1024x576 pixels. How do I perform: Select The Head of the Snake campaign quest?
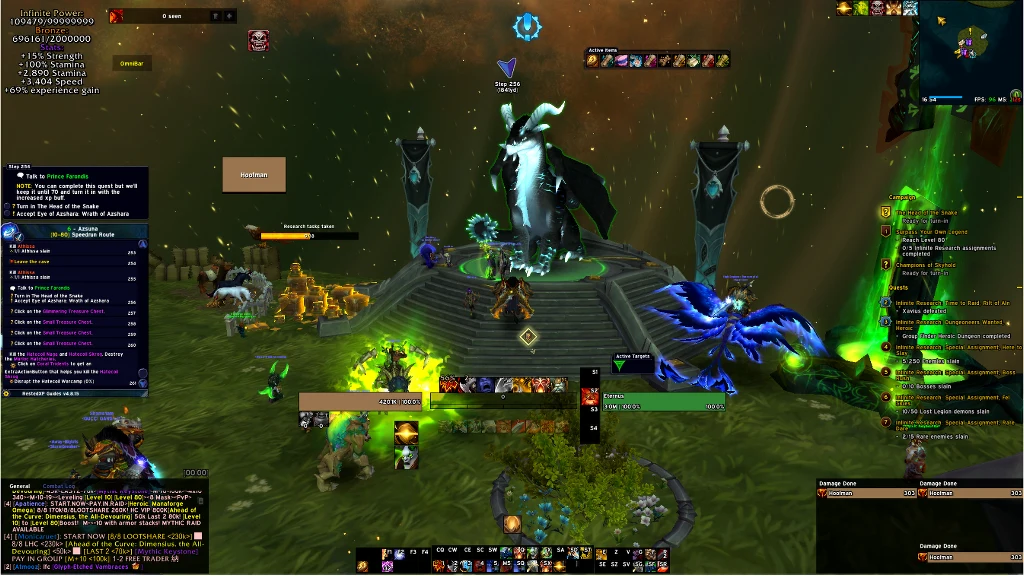pos(924,213)
